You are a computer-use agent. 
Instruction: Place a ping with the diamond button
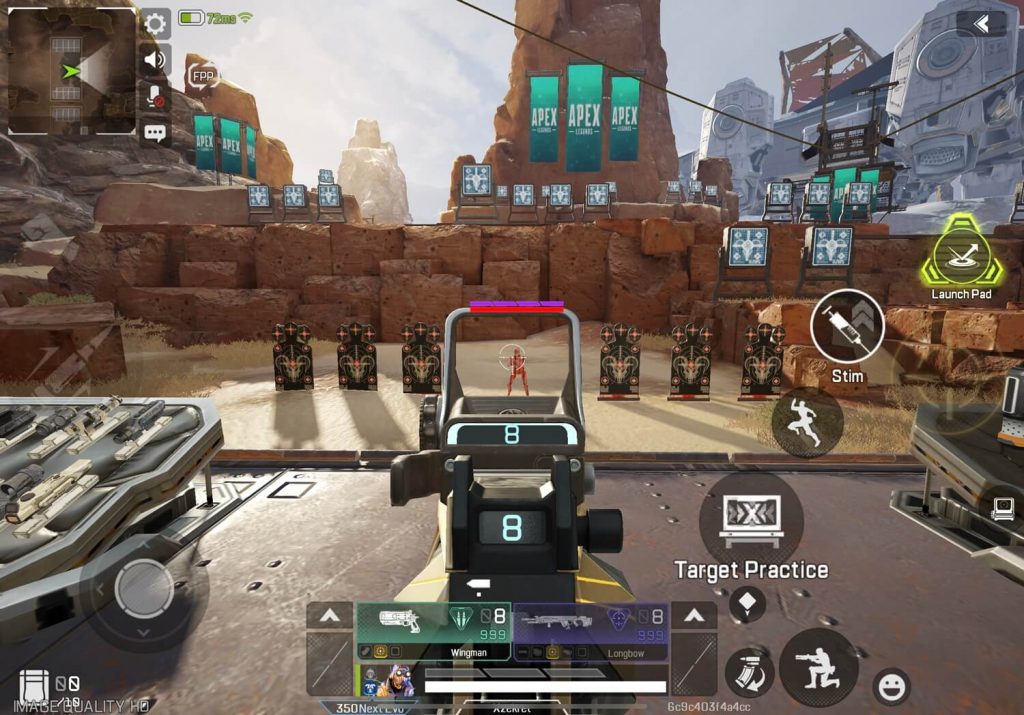pos(747,603)
